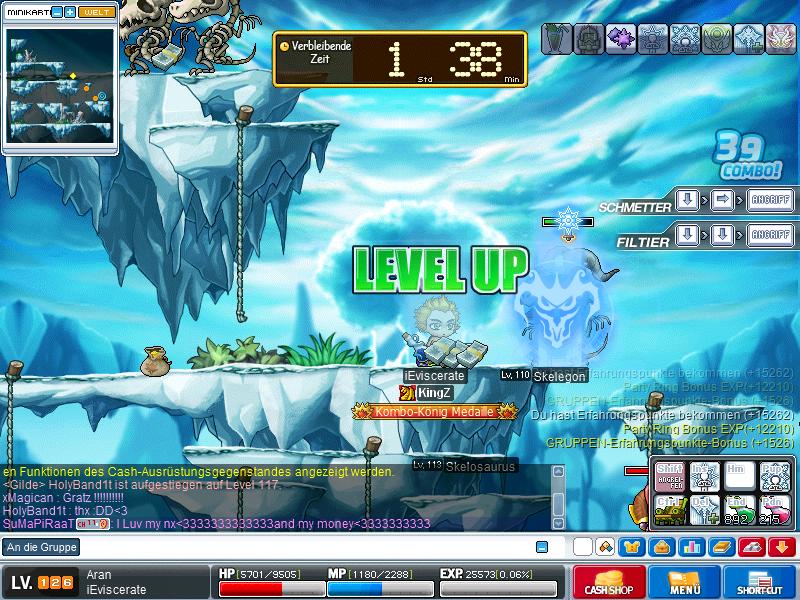This screenshot has width=800, height=600.
Task: Open the bar chart stats button
Action: 691,547
